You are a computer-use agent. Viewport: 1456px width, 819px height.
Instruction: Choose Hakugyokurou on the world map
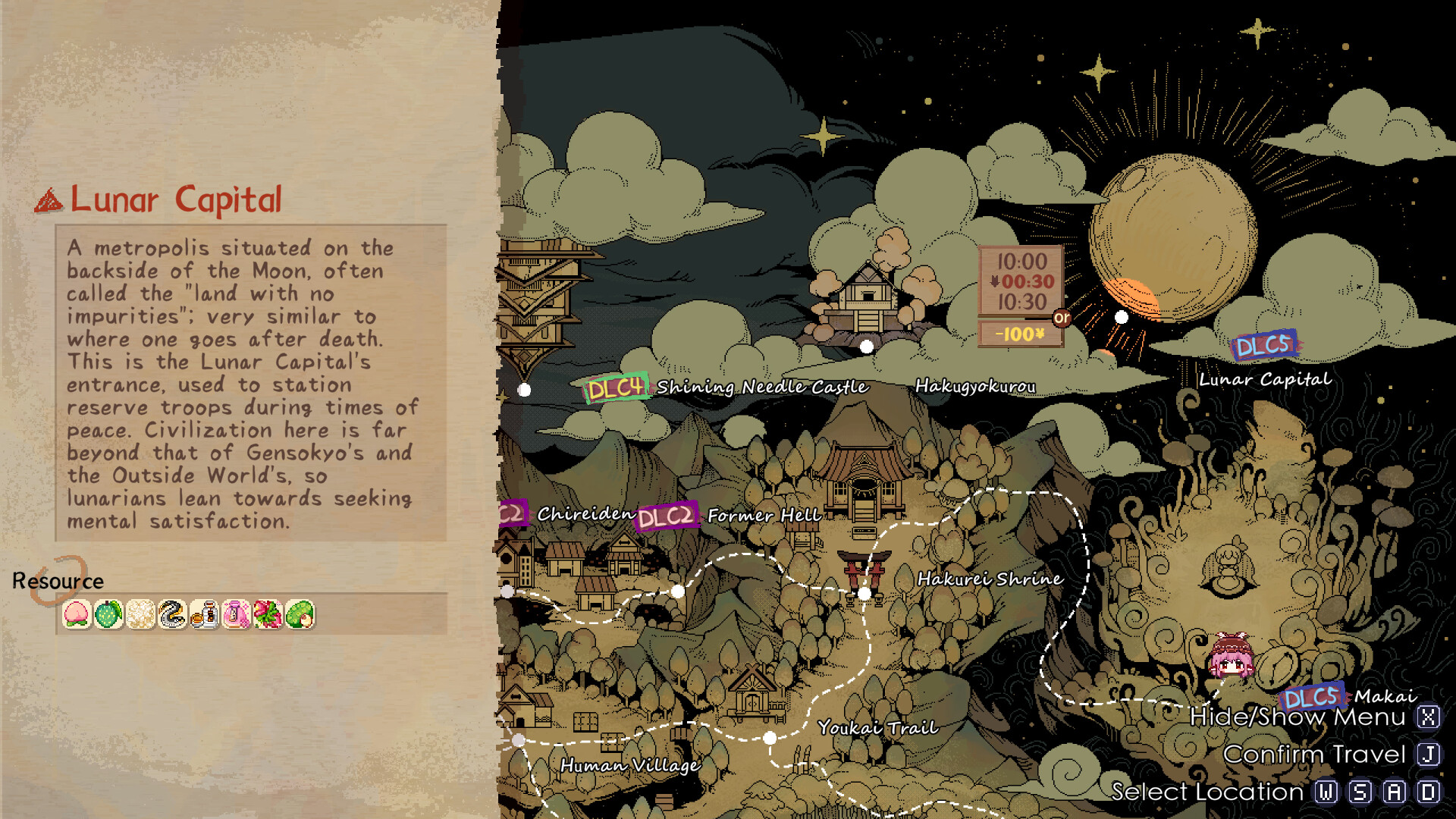pyautogui.click(x=975, y=386)
